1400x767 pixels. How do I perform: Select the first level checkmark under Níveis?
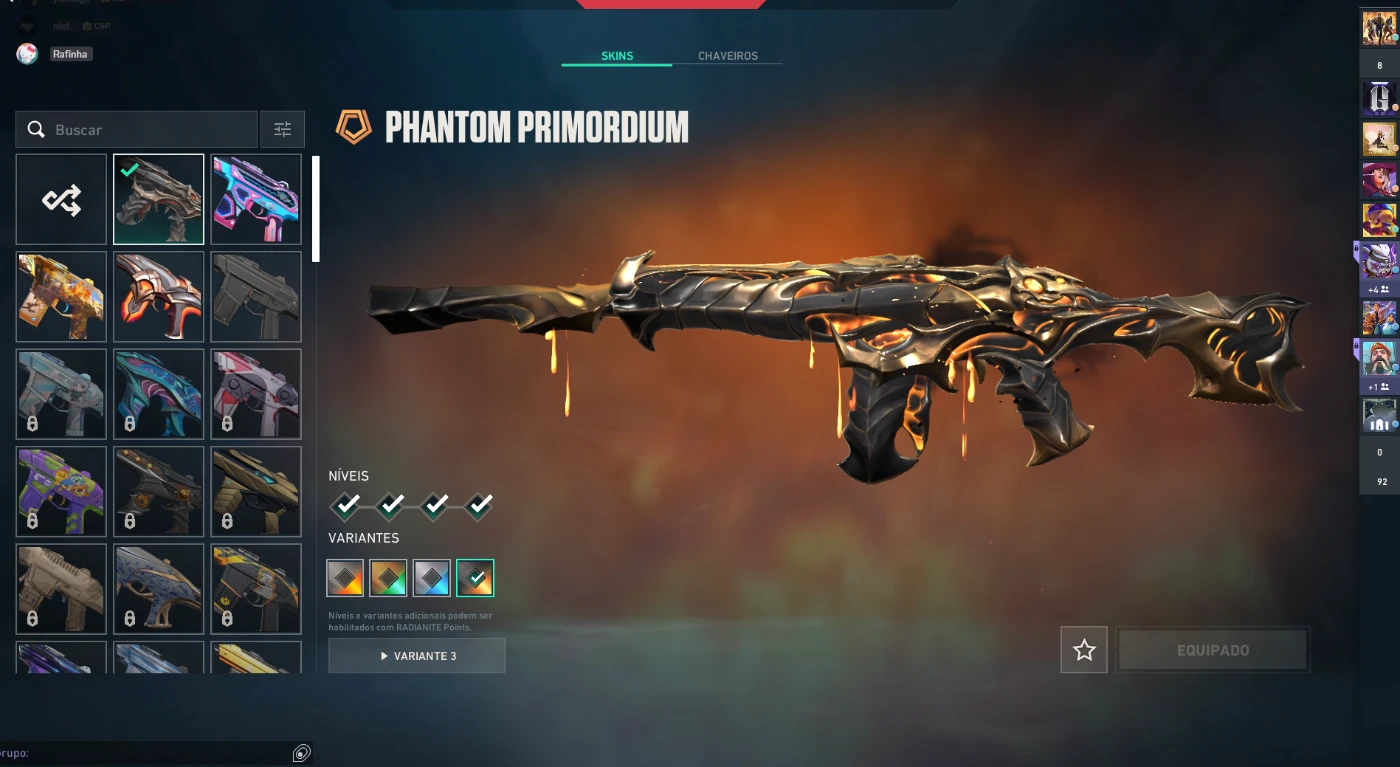point(346,506)
